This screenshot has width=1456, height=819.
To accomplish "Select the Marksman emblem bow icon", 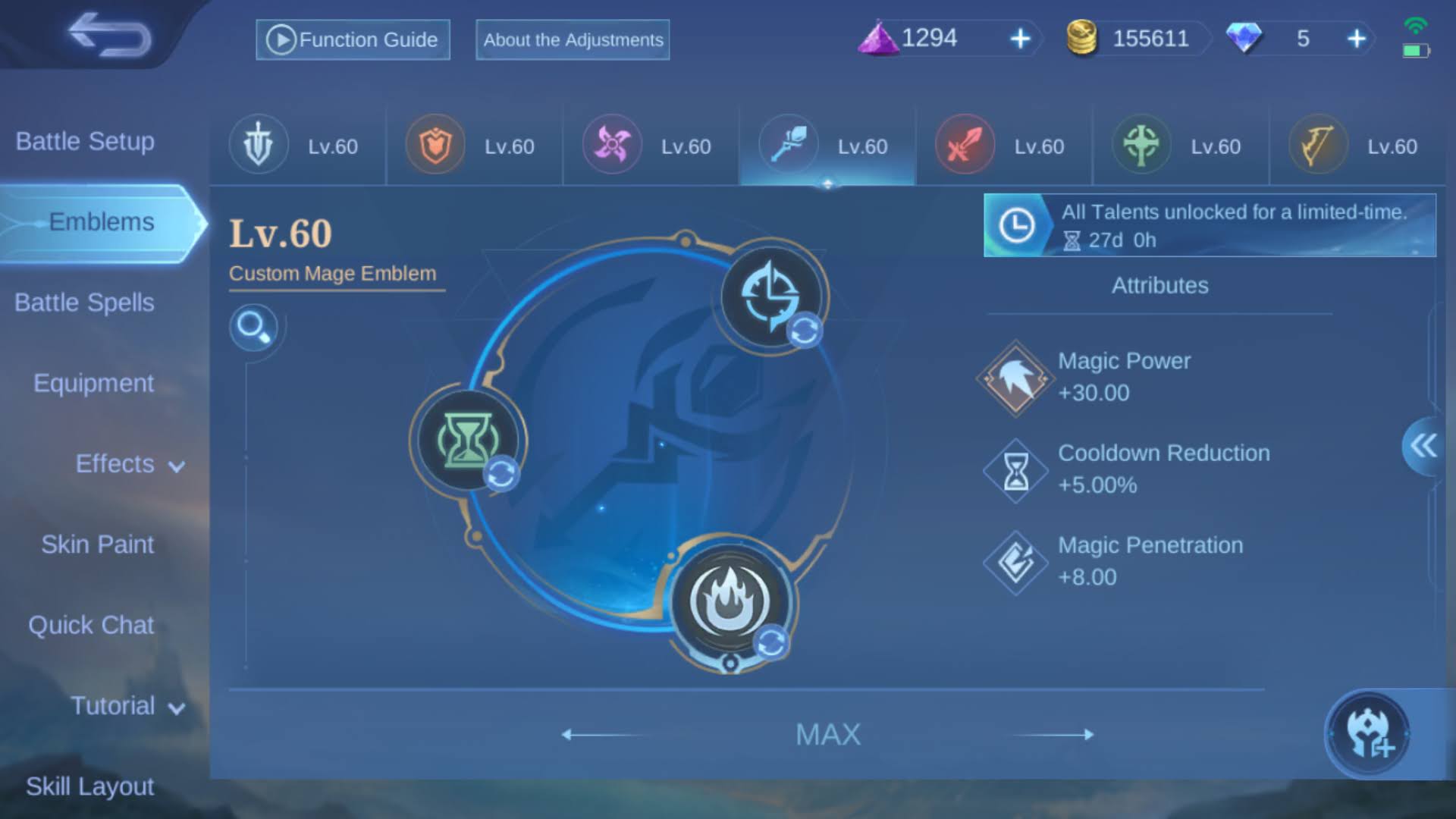I will 1317,144.
